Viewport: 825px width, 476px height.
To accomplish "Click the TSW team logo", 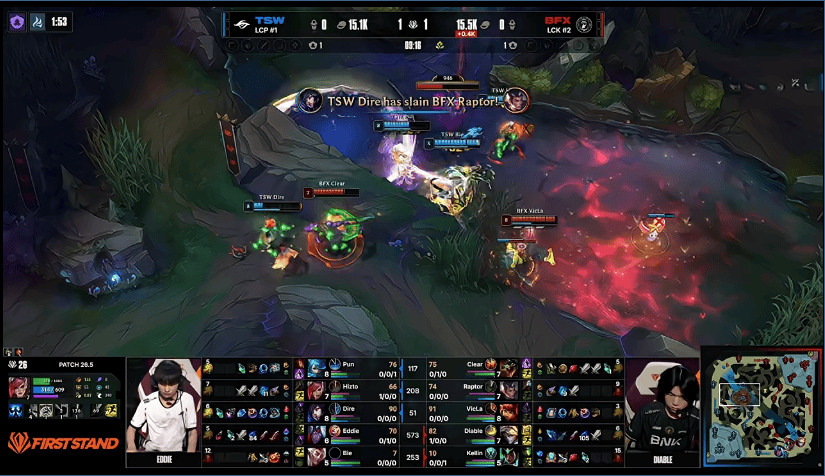I will [x=241, y=23].
